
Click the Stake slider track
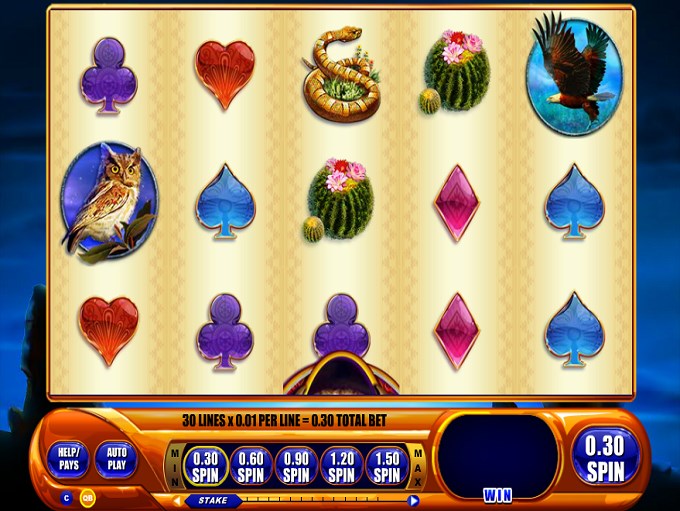click(320, 500)
